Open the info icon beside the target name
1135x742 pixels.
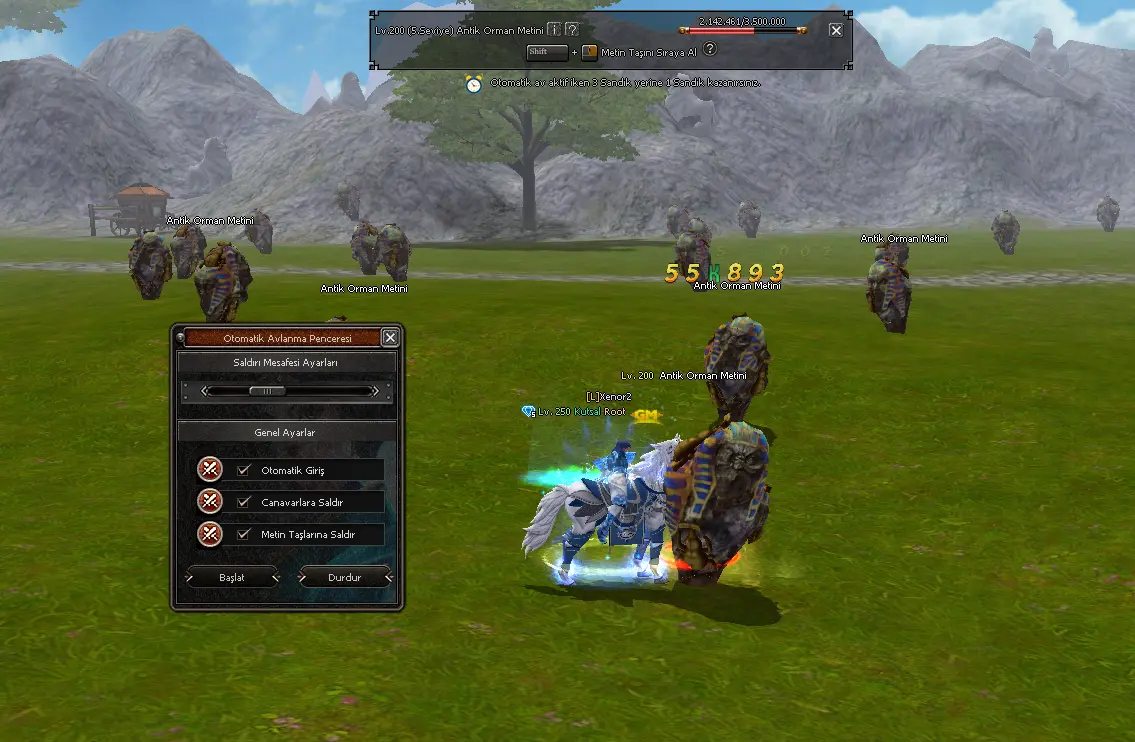(553, 30)
